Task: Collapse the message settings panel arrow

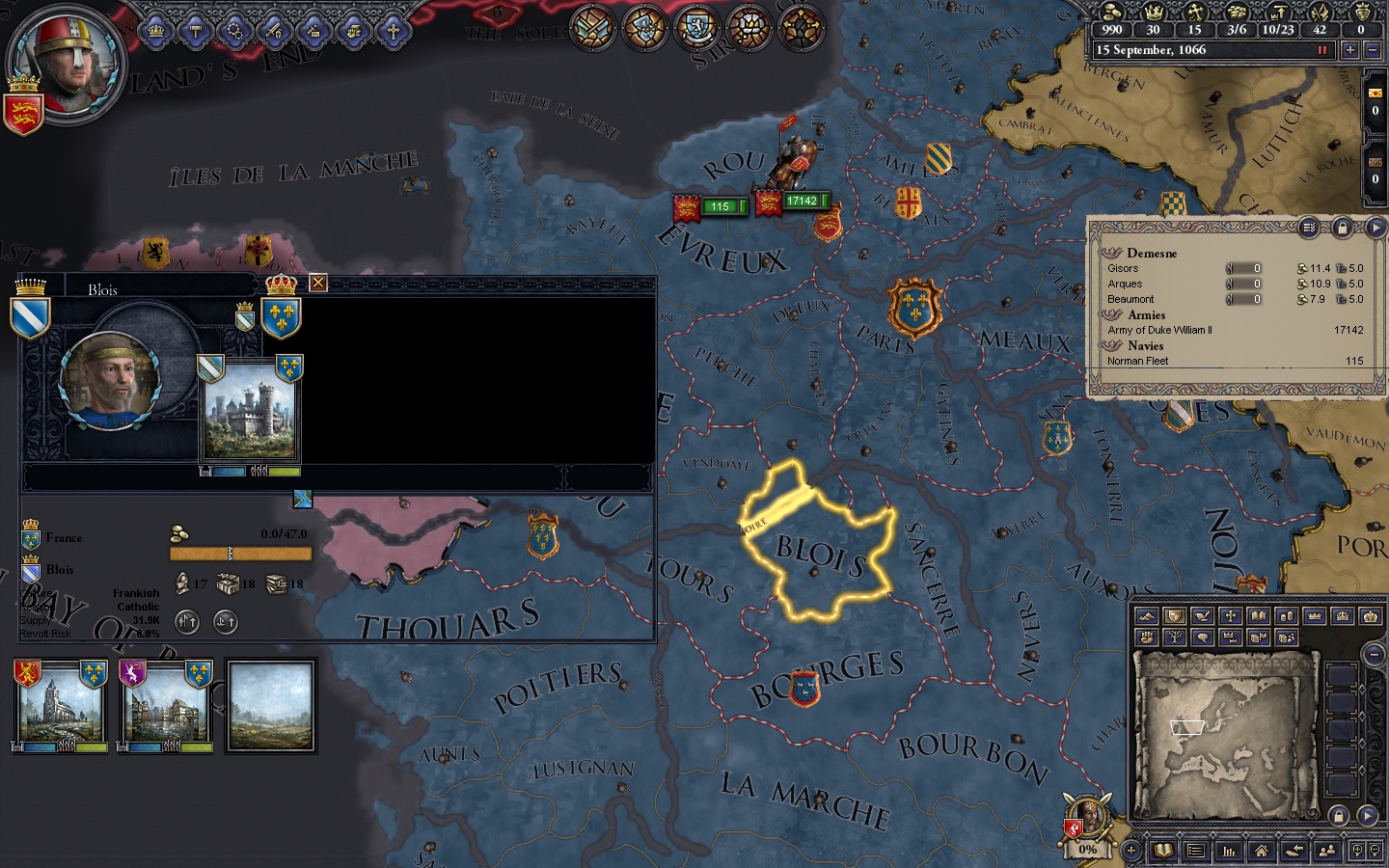Action: click(1377, 229)
